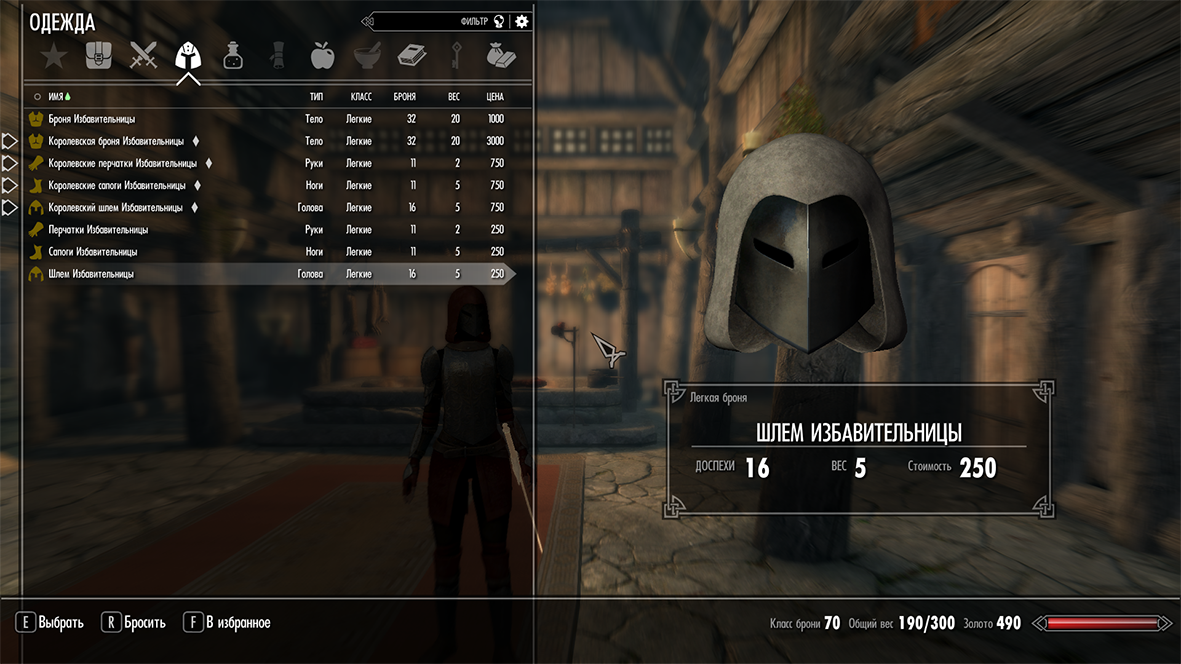
Task: Sort items by the Вес column header
Action: (x=453, y=97)
